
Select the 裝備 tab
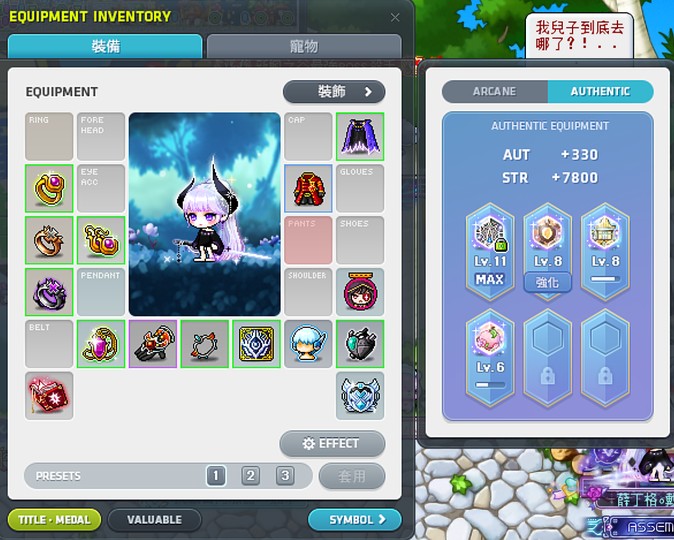click(105, 46)
